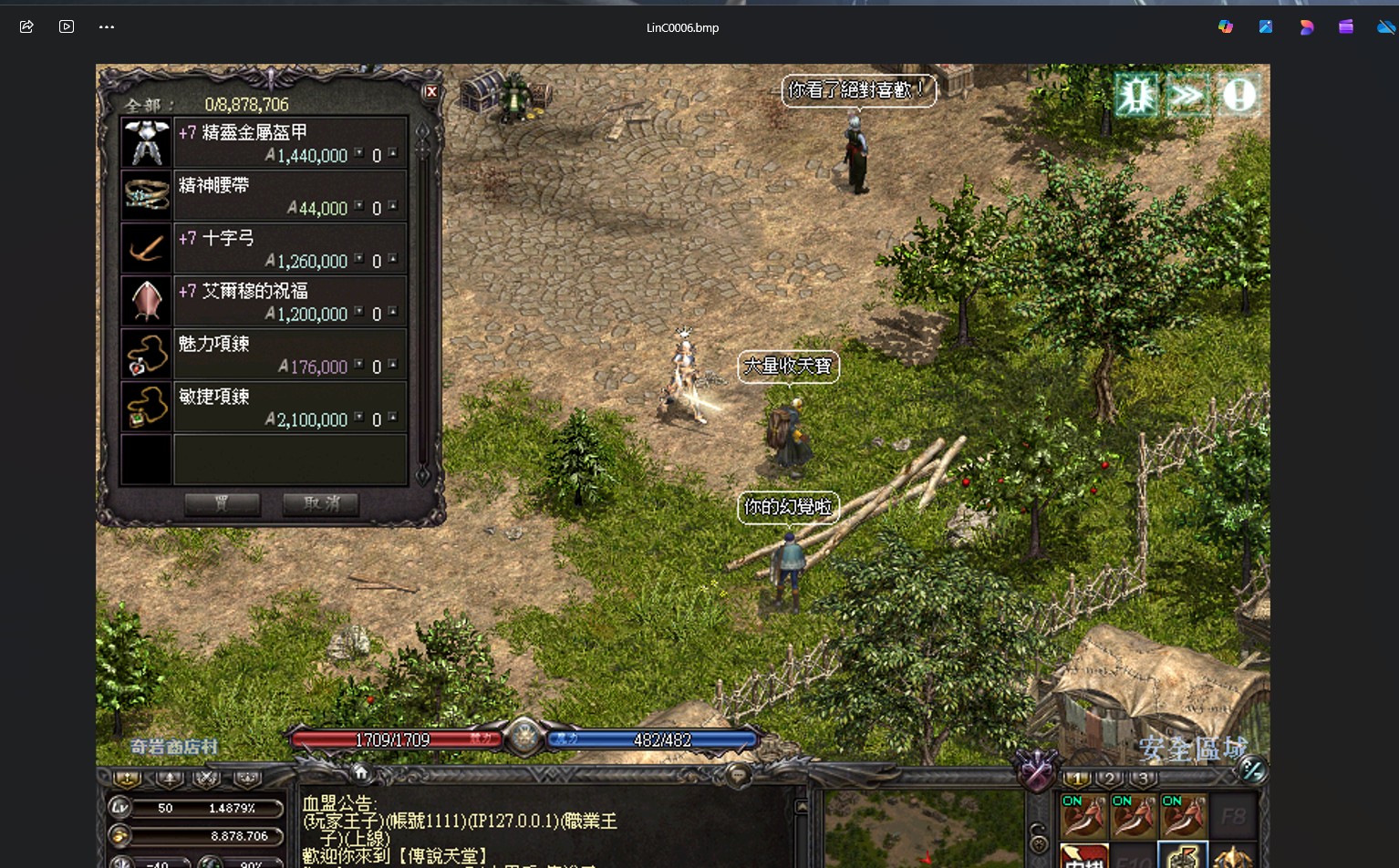Image resolution: width=1399 pixels, height=868 pixels.
Task: Switch to hotbar page 2
Action: click(1110, 779)
